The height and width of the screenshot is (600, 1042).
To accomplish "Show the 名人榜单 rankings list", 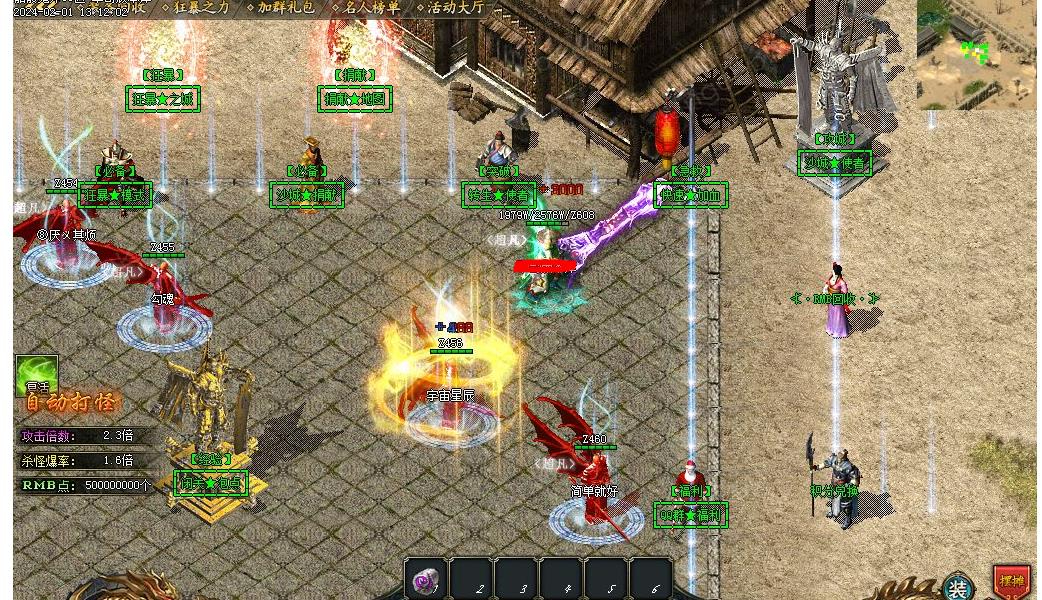I will 371,7.
